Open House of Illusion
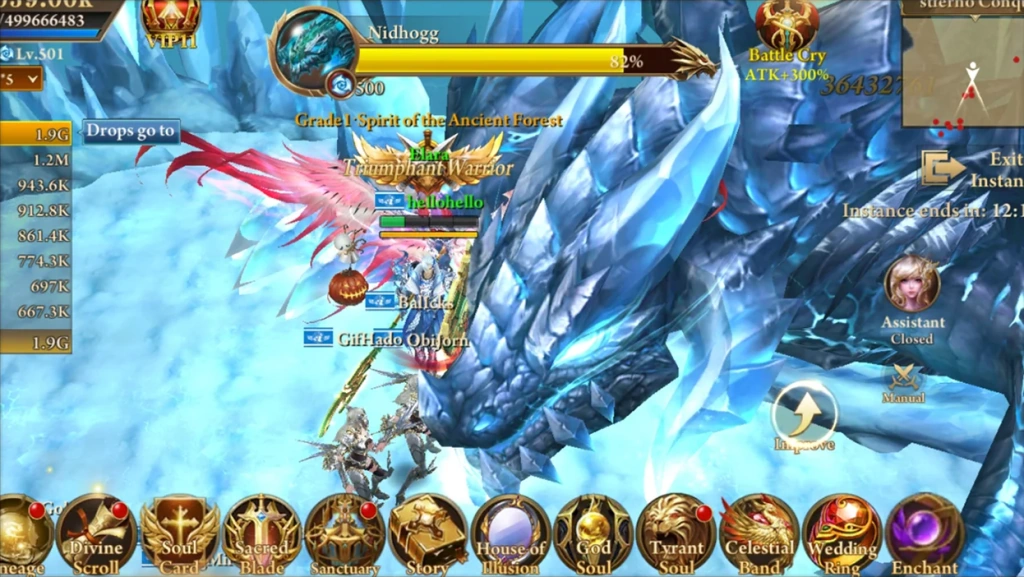The width and height of the screenshot is (1024, 577). tap(510, 531)
